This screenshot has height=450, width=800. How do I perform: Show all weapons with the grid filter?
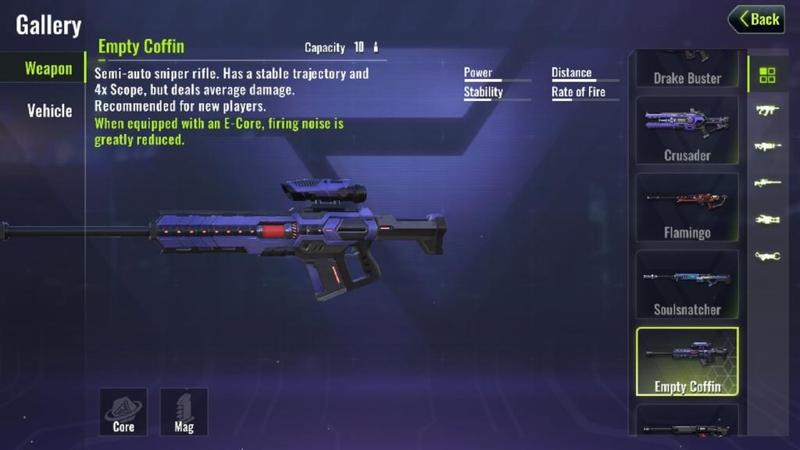point(767,75)
